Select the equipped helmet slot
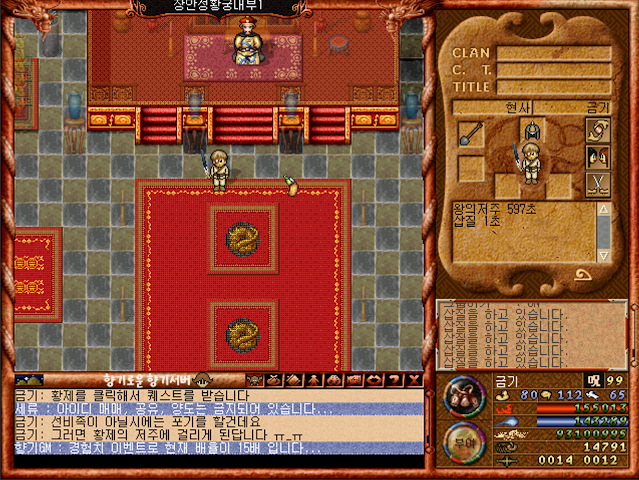This screenshot has height=480, width=639. pyautogui.click(x=530, y=130)
